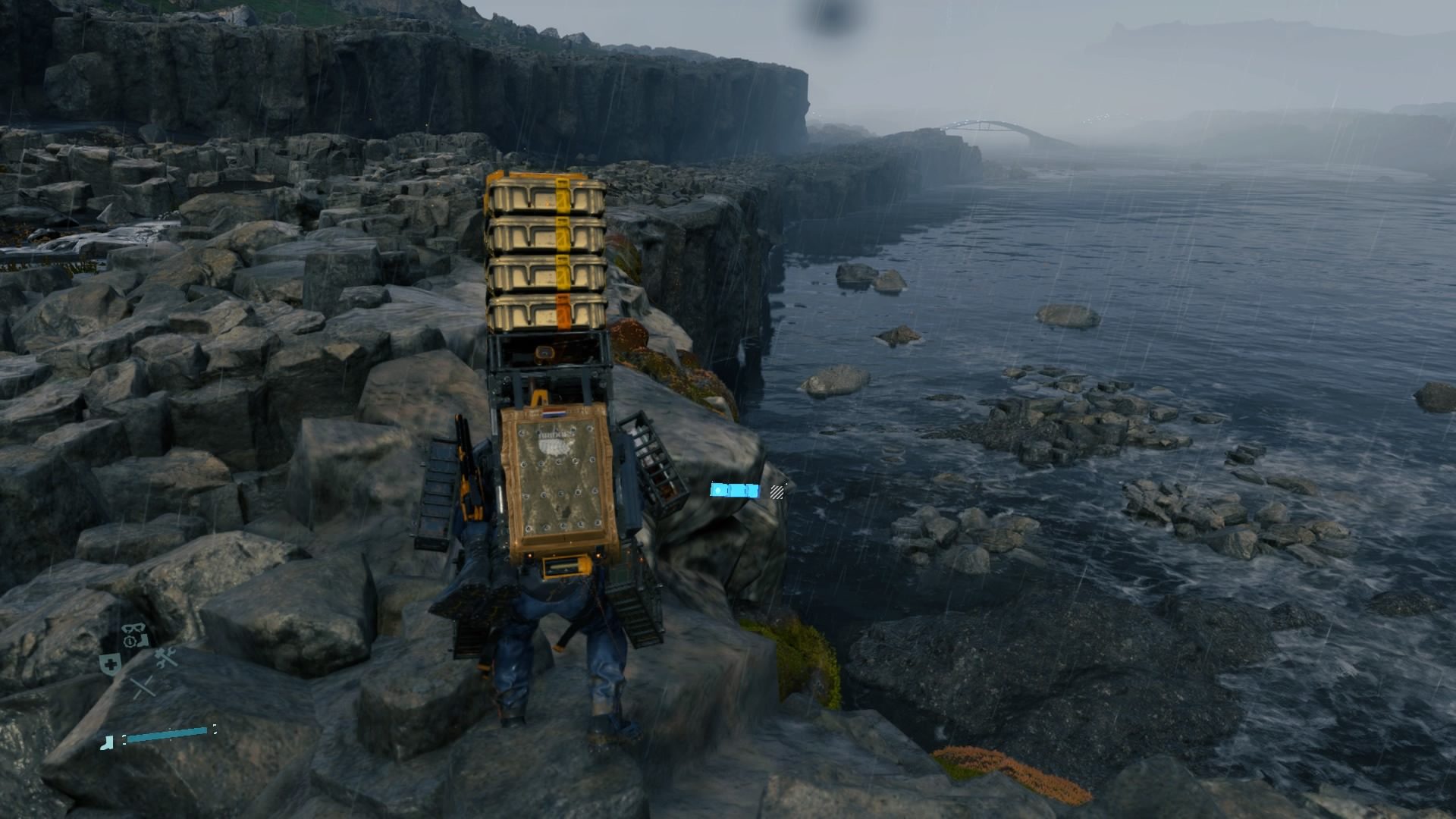Click the binoculars scanner icon
The image size is (1456, 819).
(134, 629)
